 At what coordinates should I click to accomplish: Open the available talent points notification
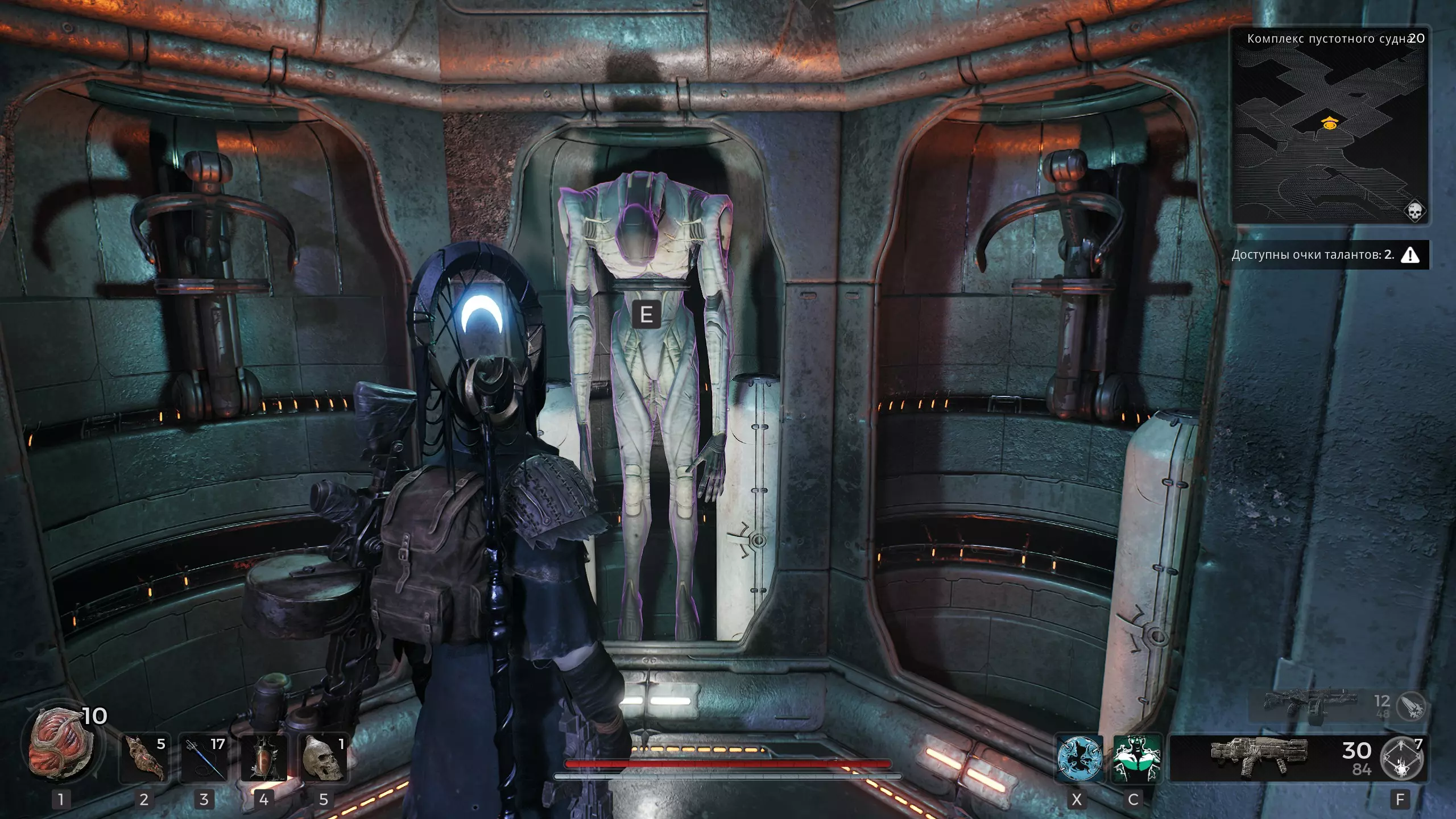tap(1329, 255)
